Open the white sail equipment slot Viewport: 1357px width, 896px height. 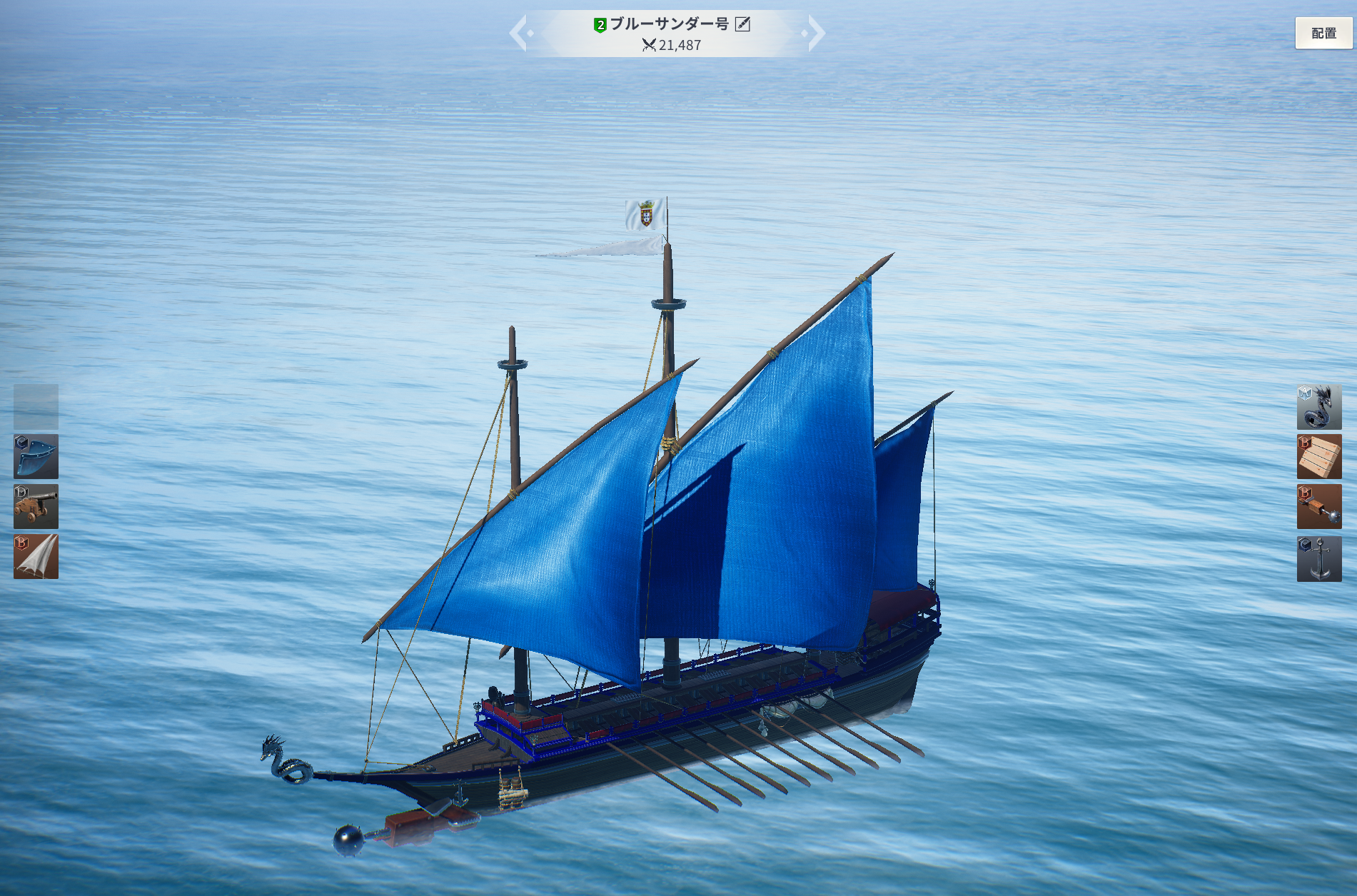pyautogui.click(x=36, y=557)
